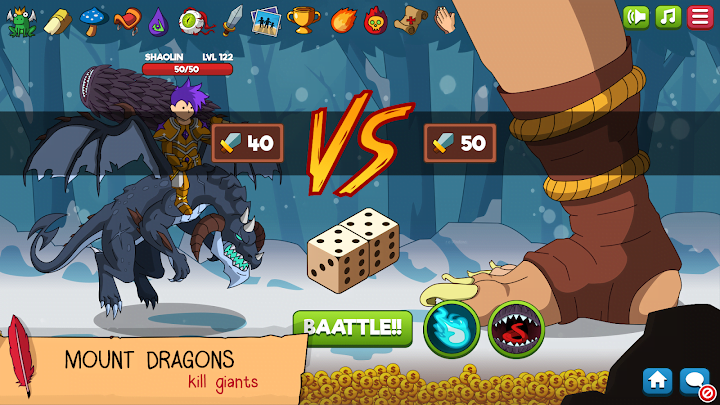Open the chat speech bubble button
This screenshot has width=720, height=405.
coord(692,380)
